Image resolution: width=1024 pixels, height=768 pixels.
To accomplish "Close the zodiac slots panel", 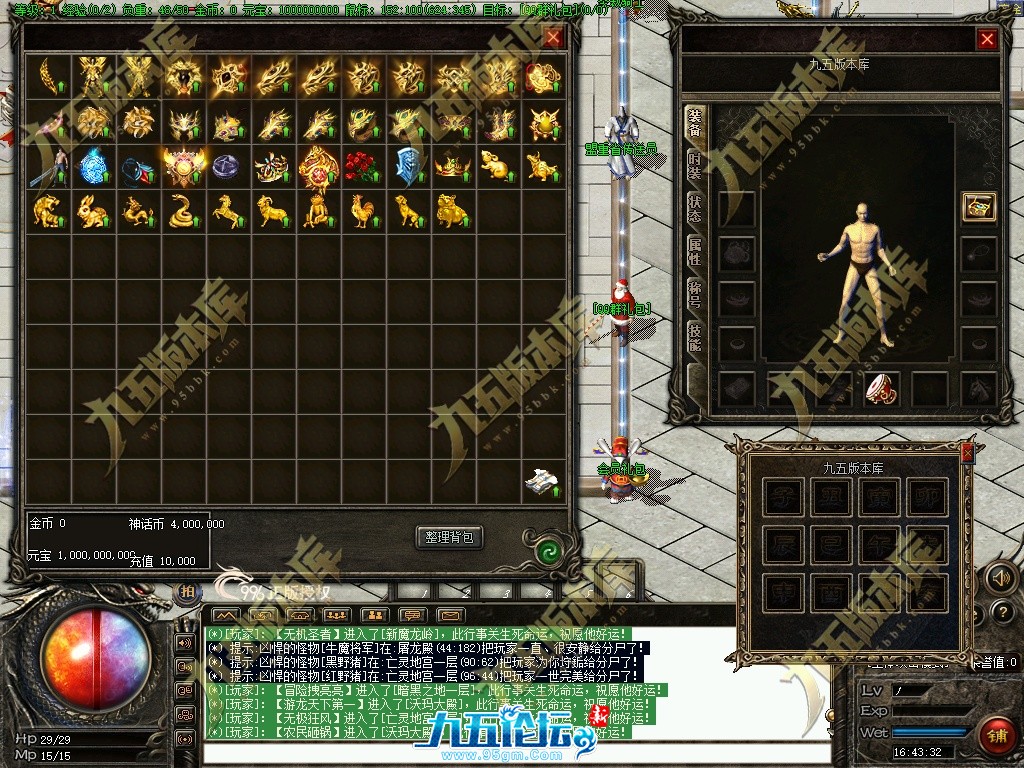I will [x=967, y=453].
